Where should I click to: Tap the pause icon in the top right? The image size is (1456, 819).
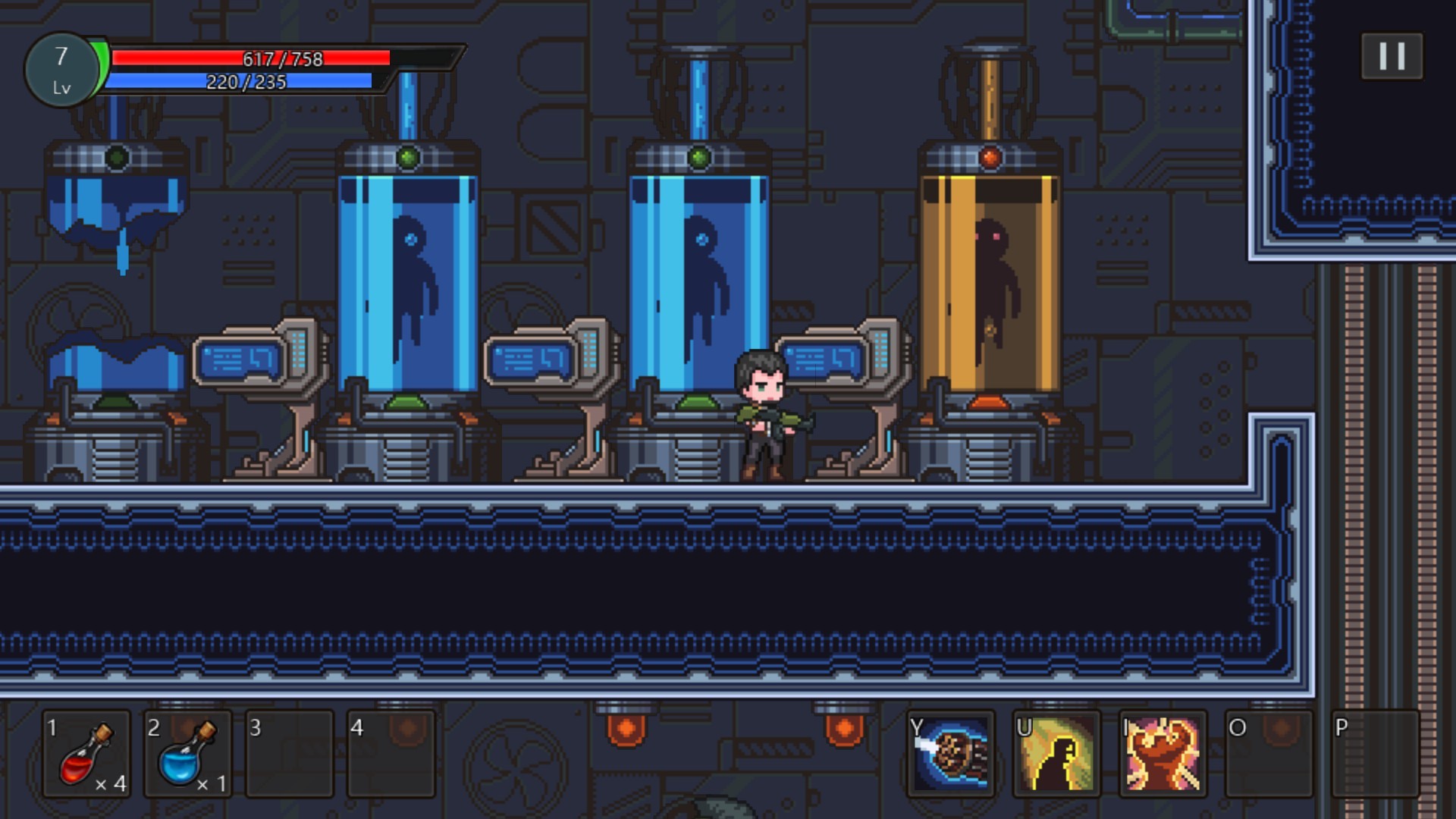1392,55
